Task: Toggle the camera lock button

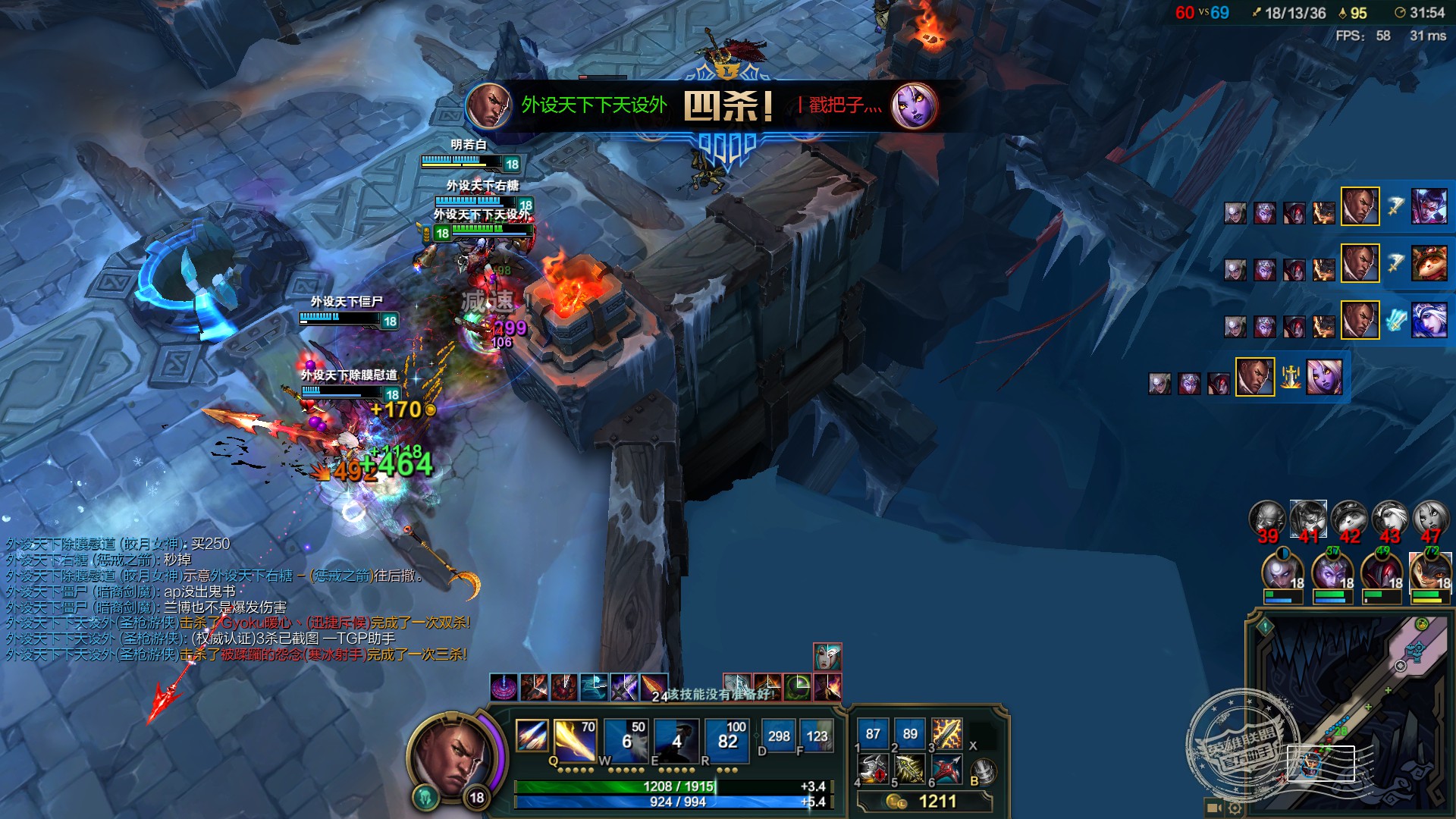Action: (1213, 808)
